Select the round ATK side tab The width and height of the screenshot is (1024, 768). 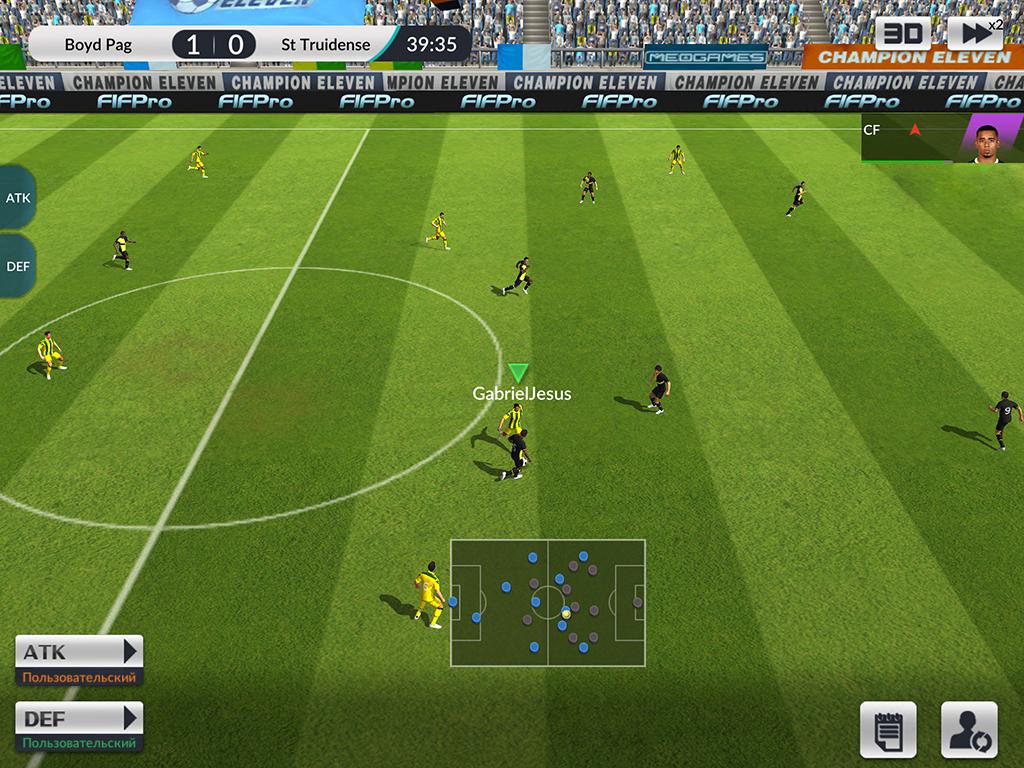click(x=18, y=198)
